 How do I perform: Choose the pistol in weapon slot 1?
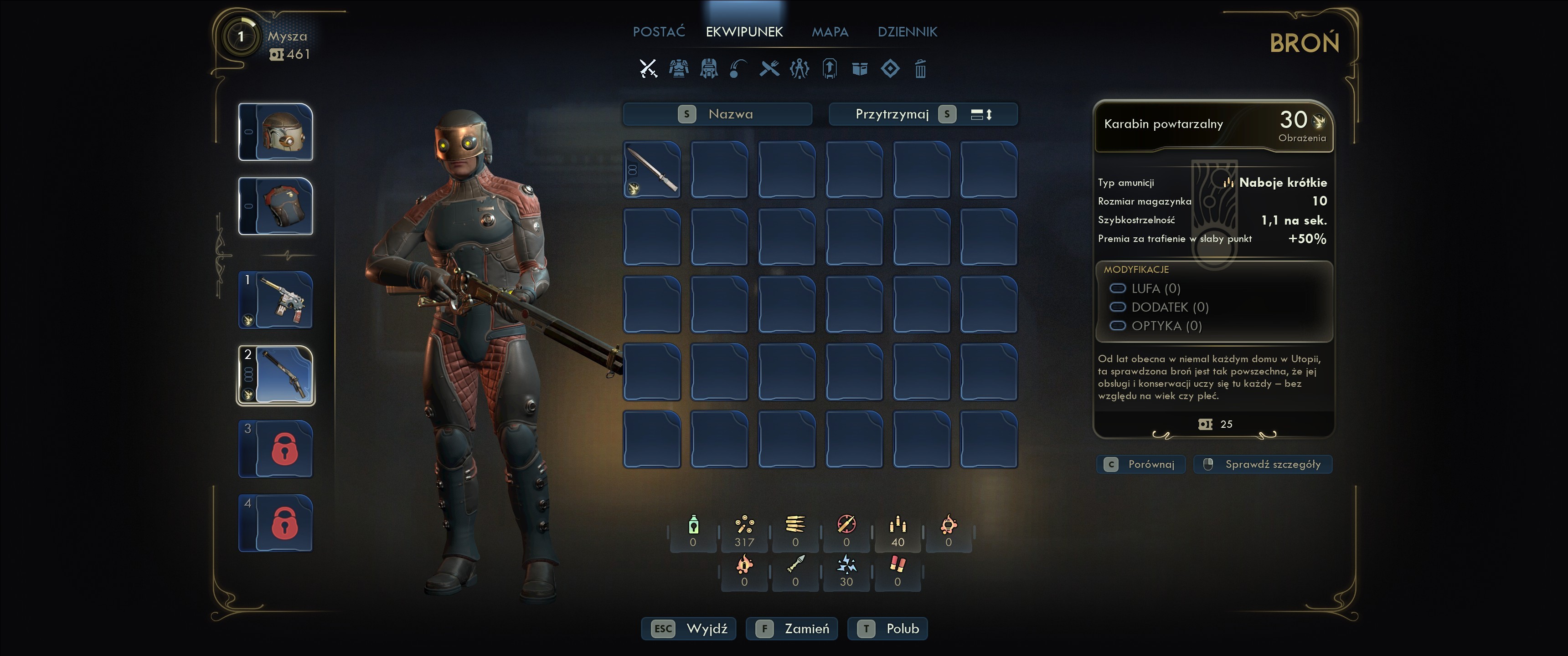coord(276,300)
